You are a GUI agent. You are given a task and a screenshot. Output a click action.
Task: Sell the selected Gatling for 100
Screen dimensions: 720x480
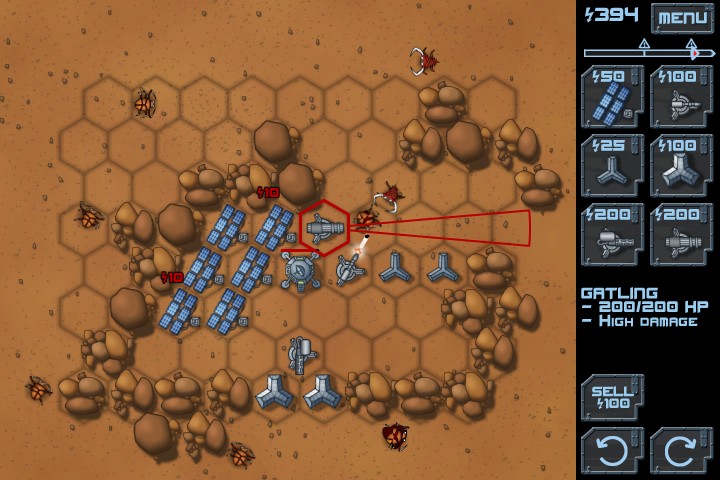[612, 397]
